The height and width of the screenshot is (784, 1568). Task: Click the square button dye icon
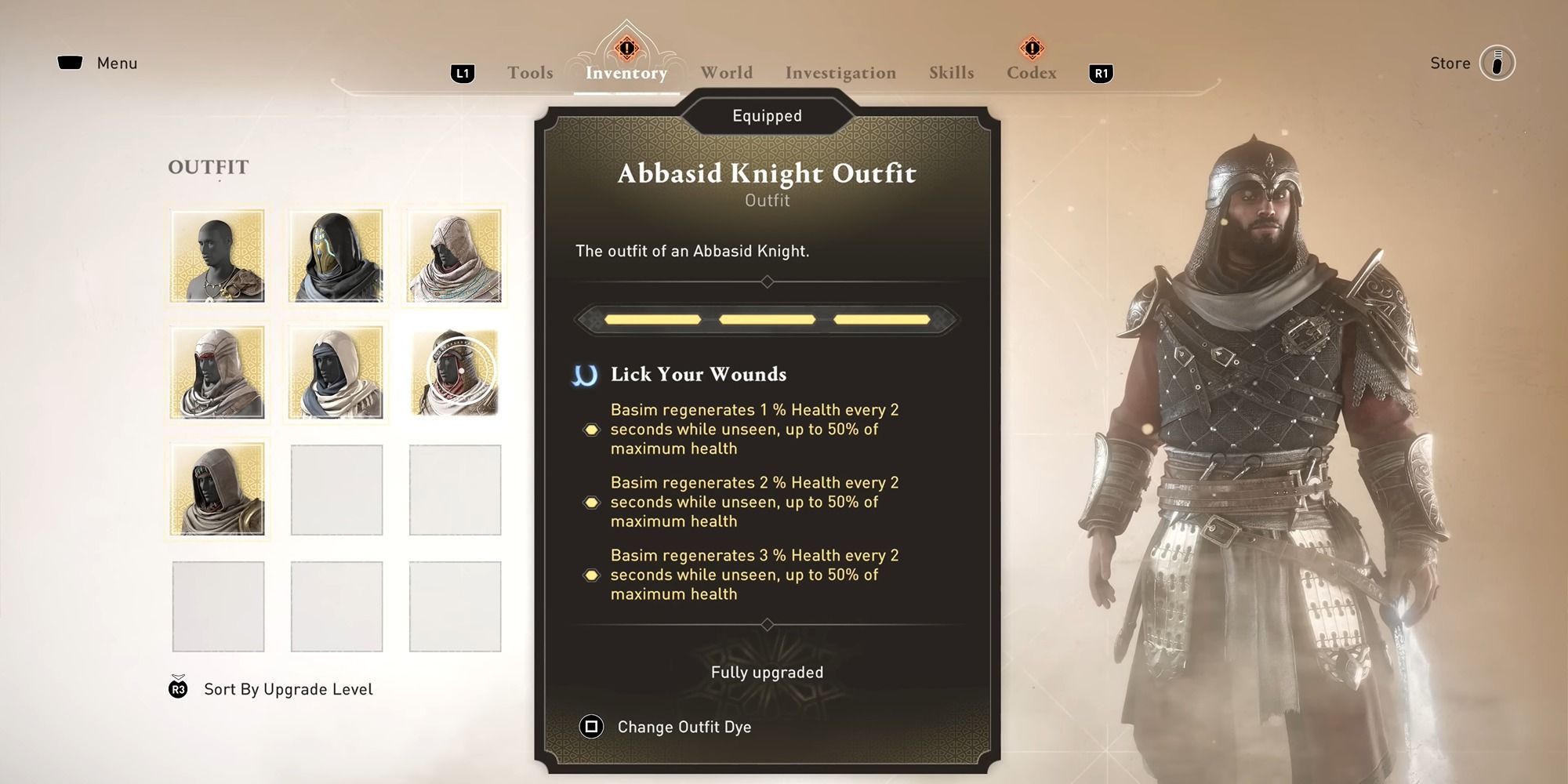(x=590, y=727)
